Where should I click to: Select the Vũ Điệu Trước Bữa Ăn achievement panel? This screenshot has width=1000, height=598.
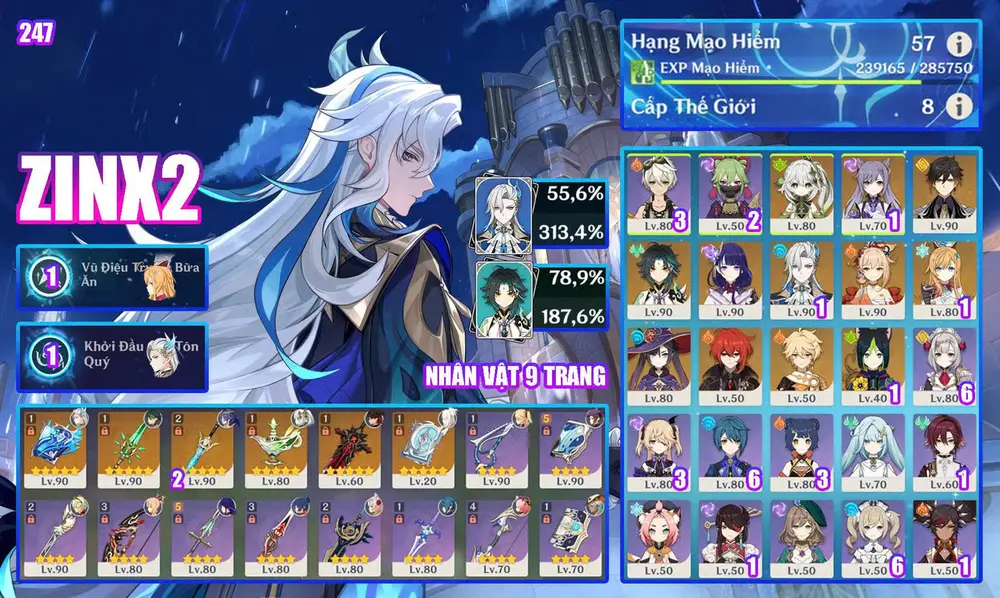click(x=112, y=277)
